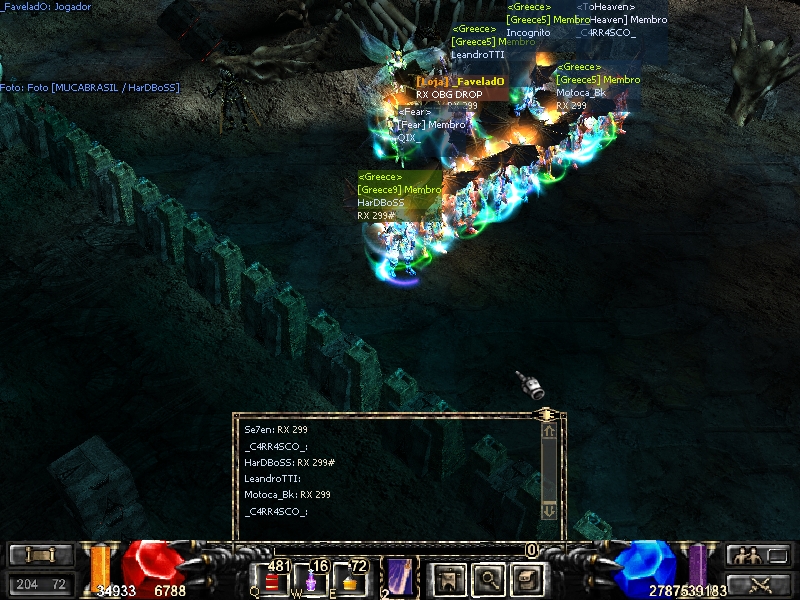This screenshot has height=600, width=800.
Task: Click the top-left button on the bottom bar
Action: (x=41, y=555)
